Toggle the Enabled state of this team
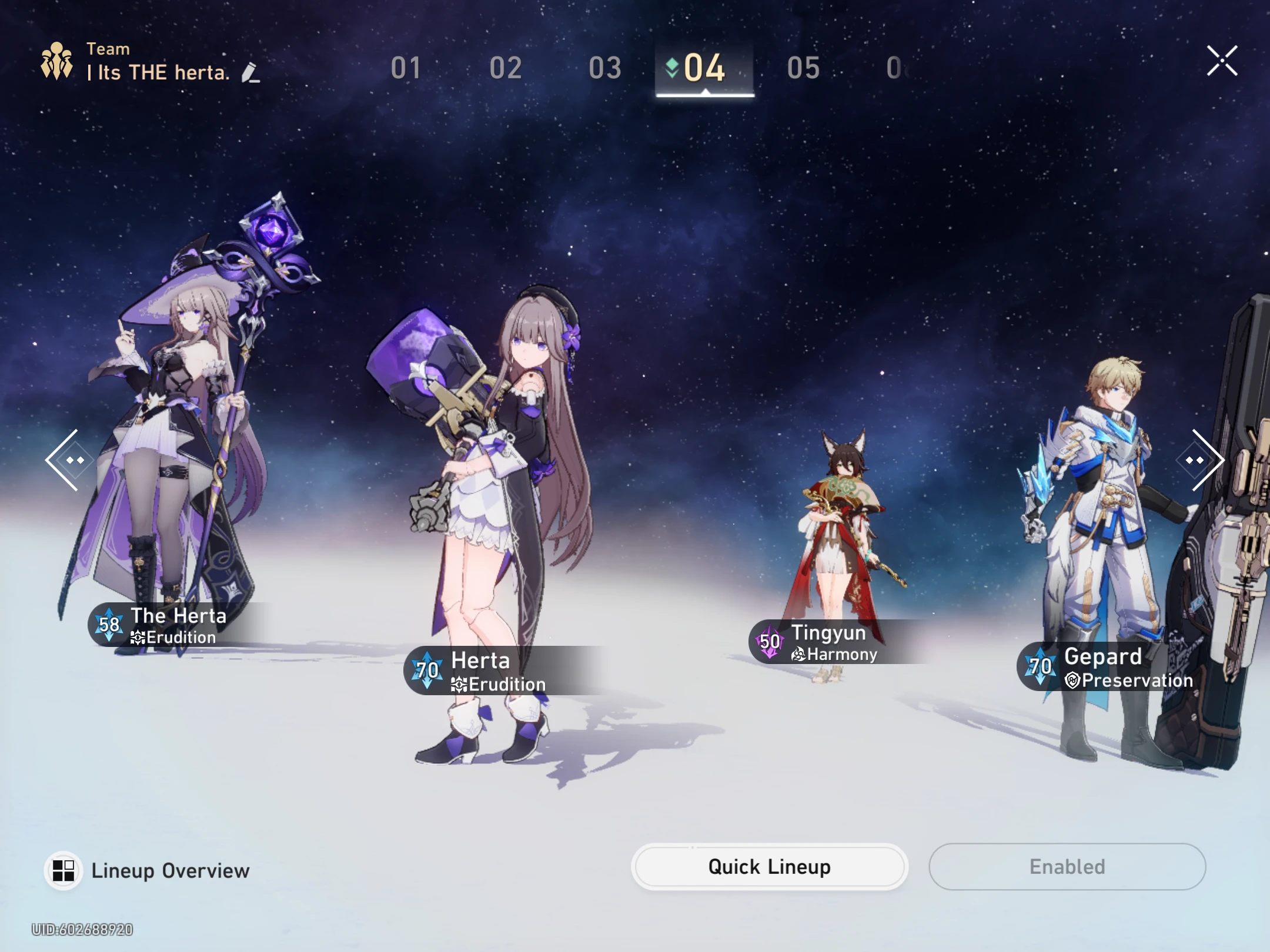 click(x=1067, y=866)
